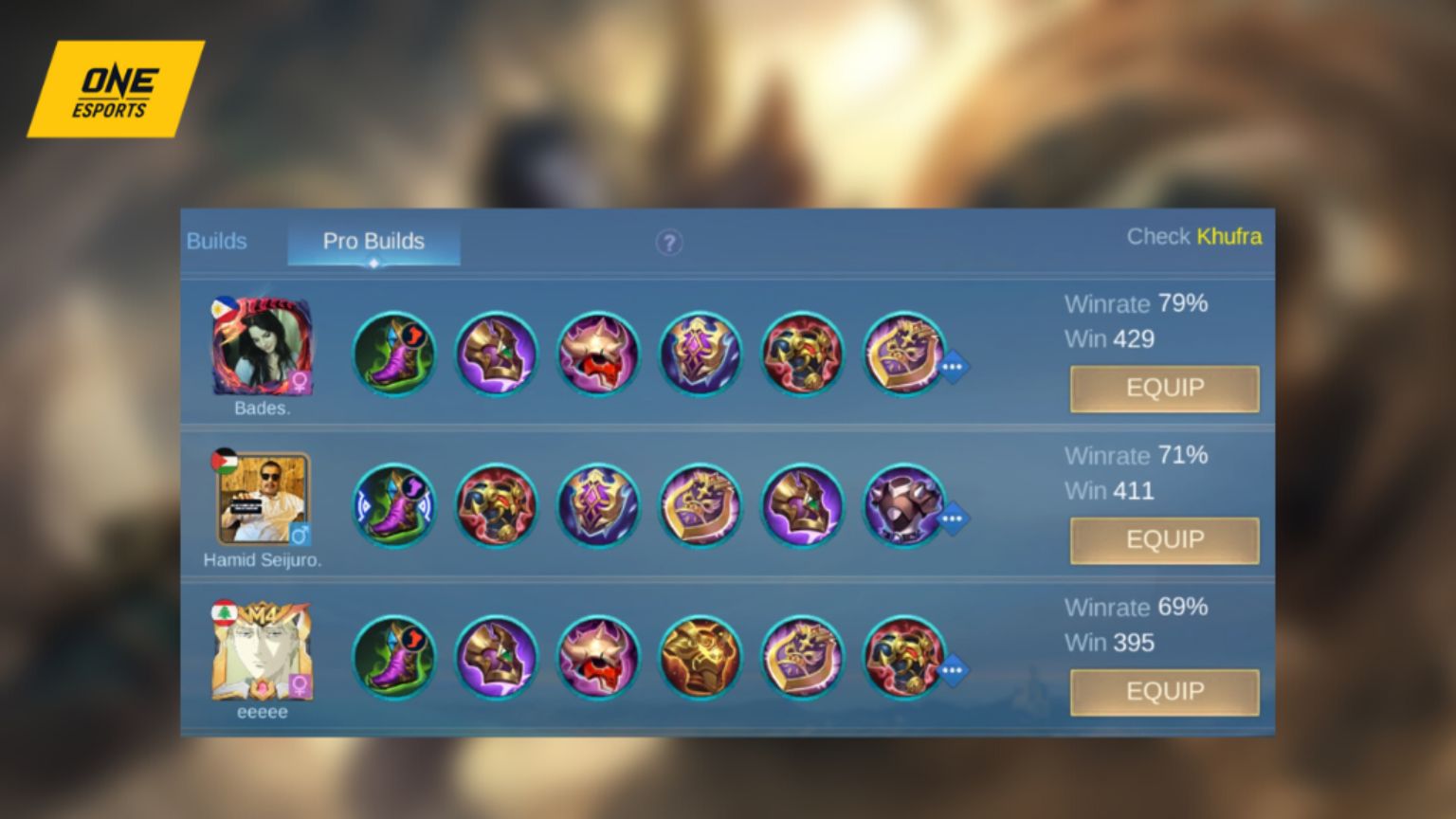The image size is (1456, 819).
Task: Switch to the Builds tab
Action: tap(217, 242)
